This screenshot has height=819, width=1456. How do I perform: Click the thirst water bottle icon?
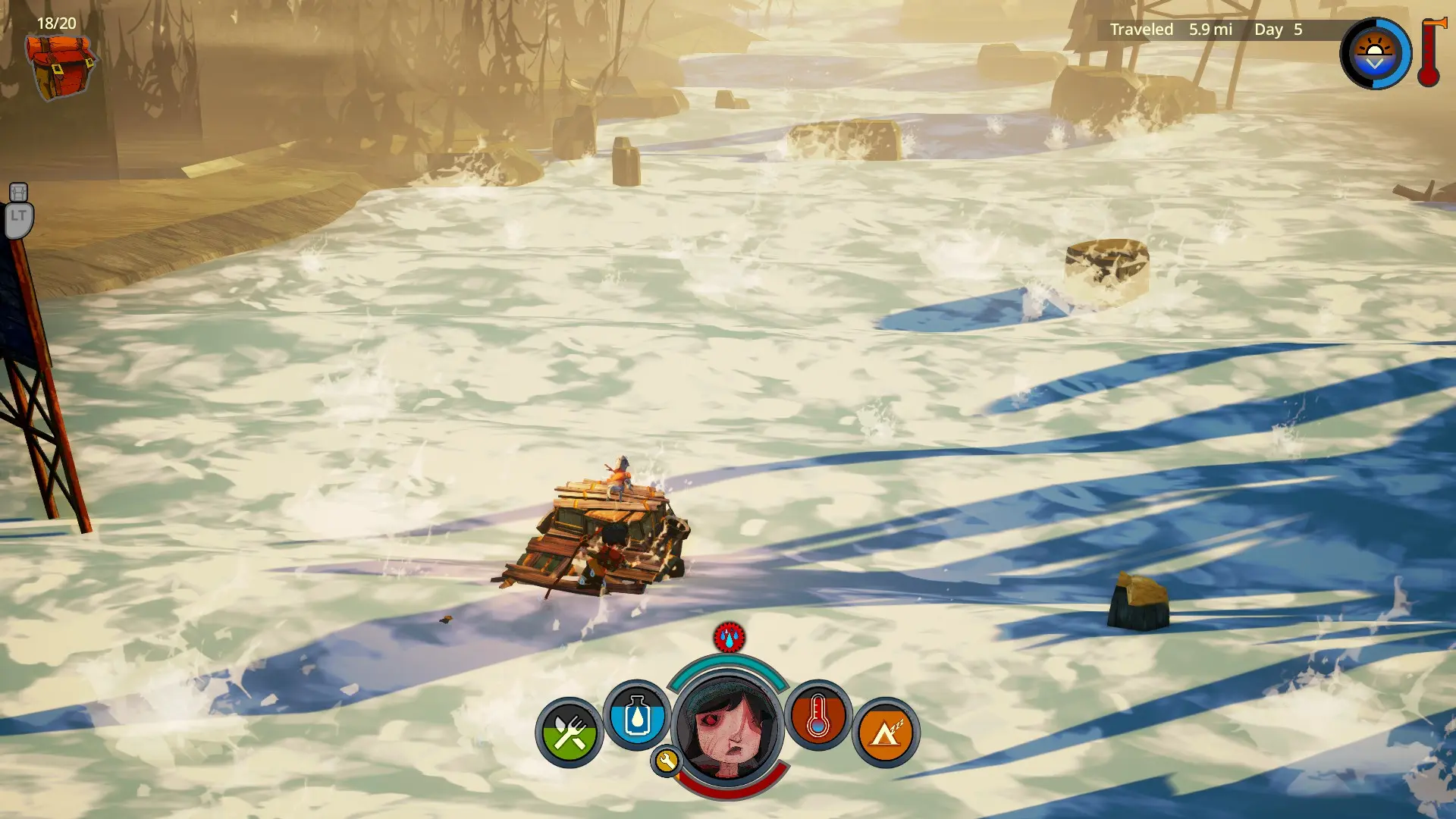tap(637, 716)
